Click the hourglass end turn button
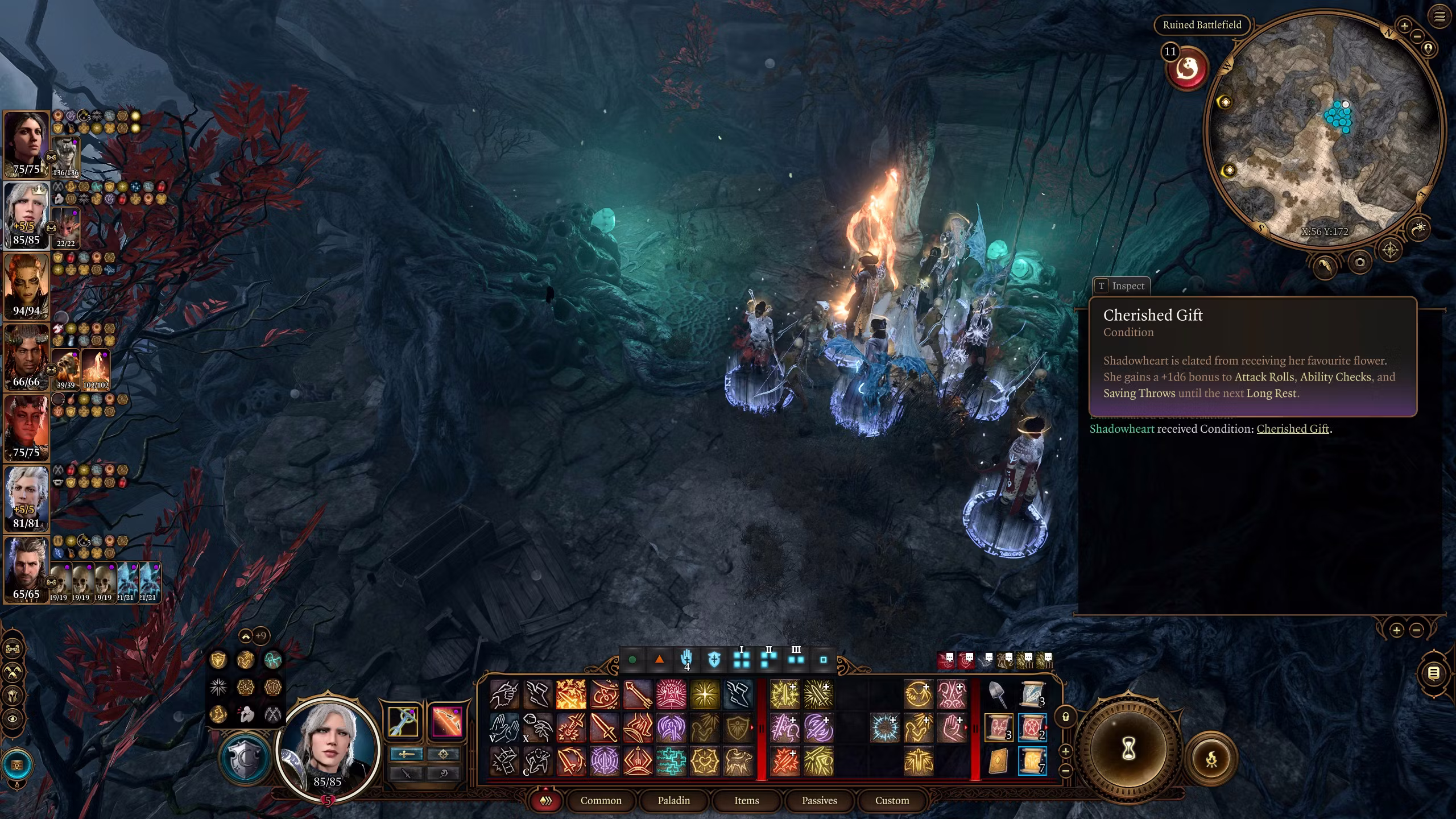Image resolution: width=1456 pixels, height=819 pixels. 1128,749
